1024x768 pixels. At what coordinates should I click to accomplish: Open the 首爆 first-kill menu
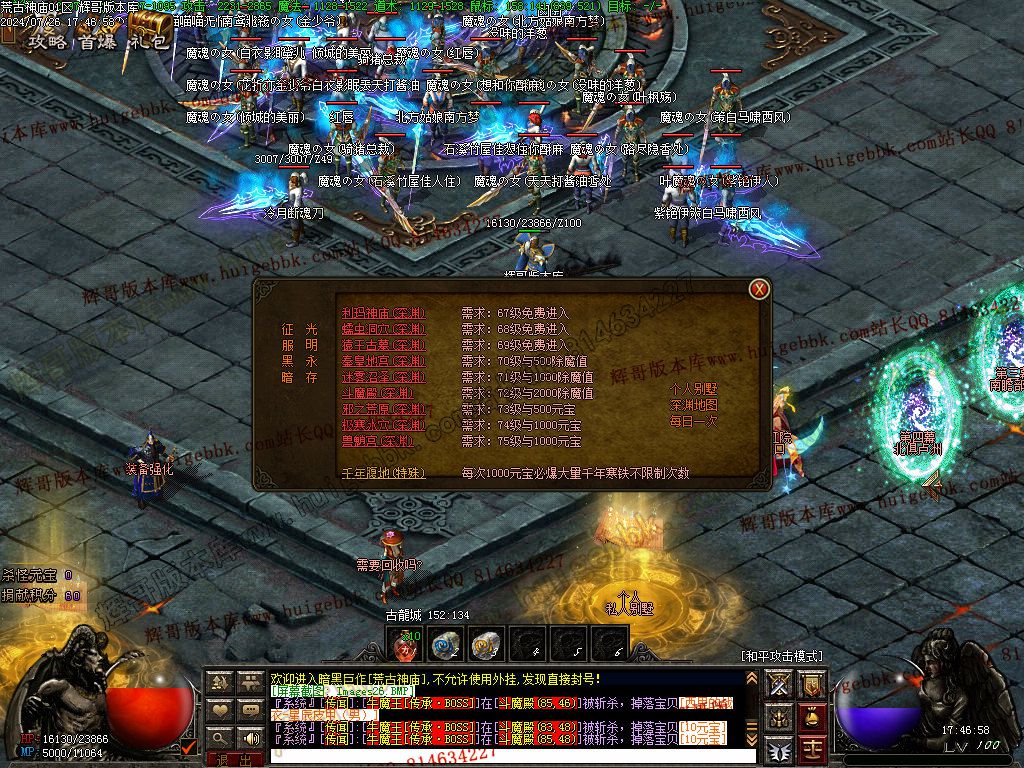click(98, 41)
